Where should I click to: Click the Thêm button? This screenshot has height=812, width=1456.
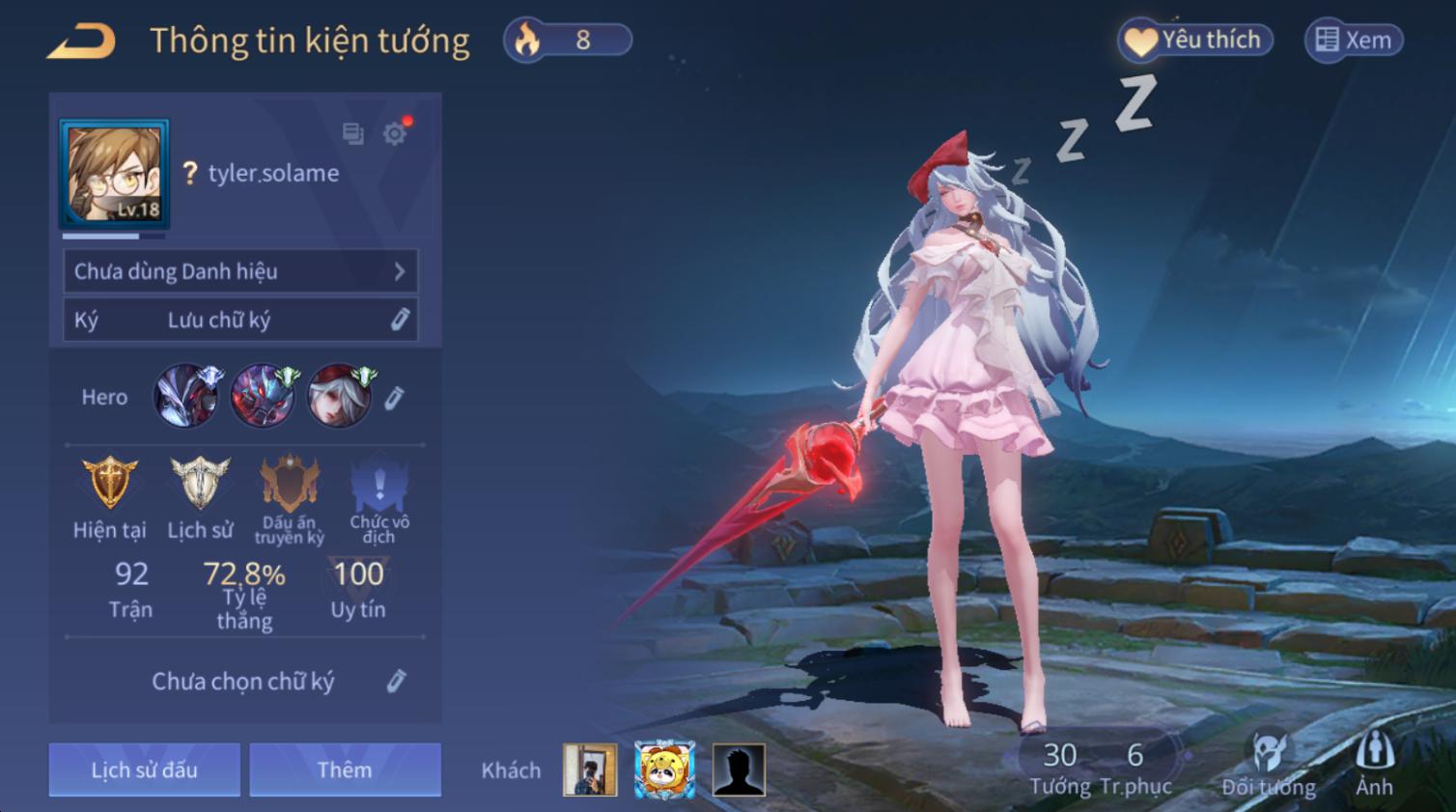click(345, 770)
